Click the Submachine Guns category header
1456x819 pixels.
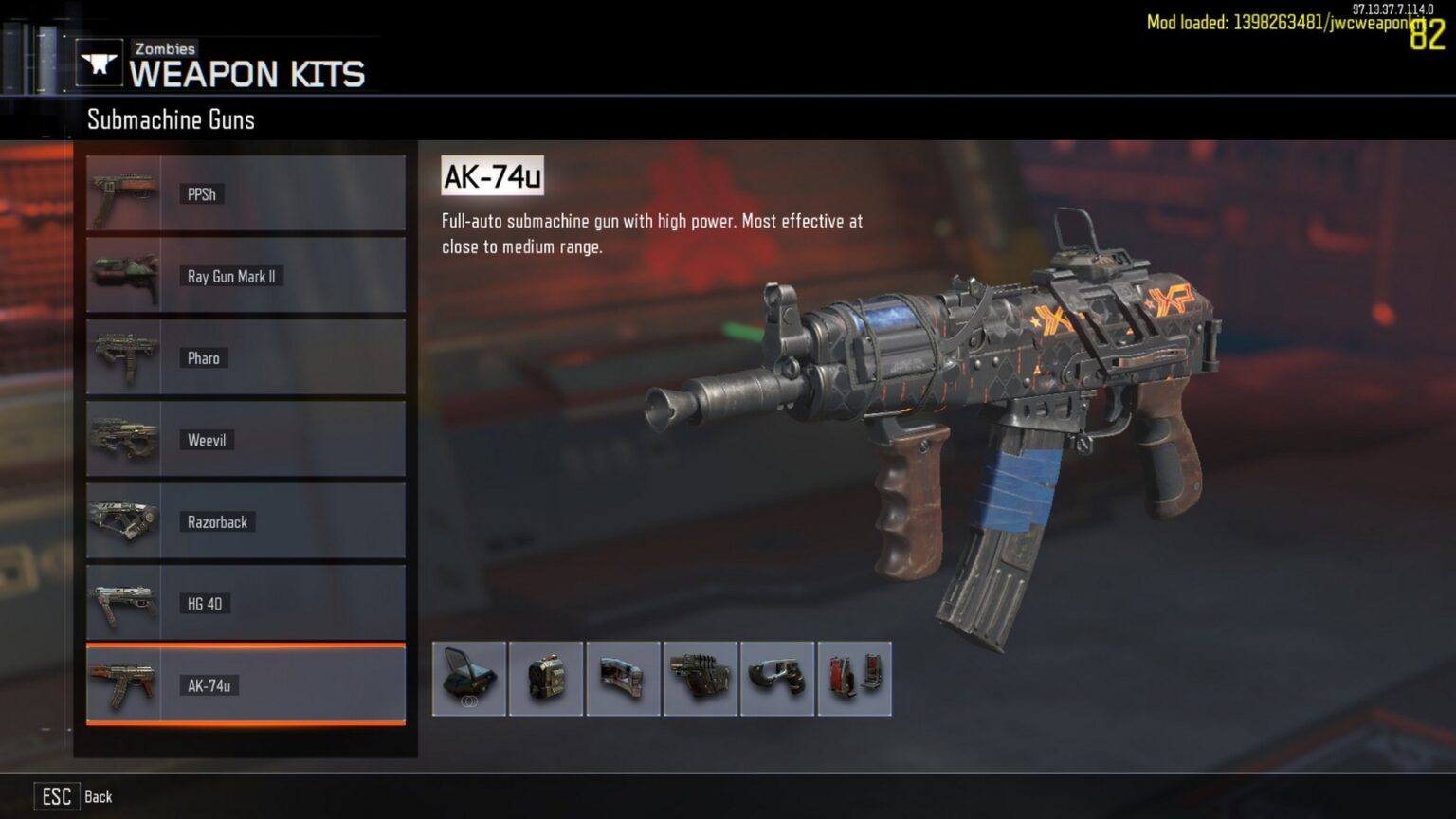(171, 119)
